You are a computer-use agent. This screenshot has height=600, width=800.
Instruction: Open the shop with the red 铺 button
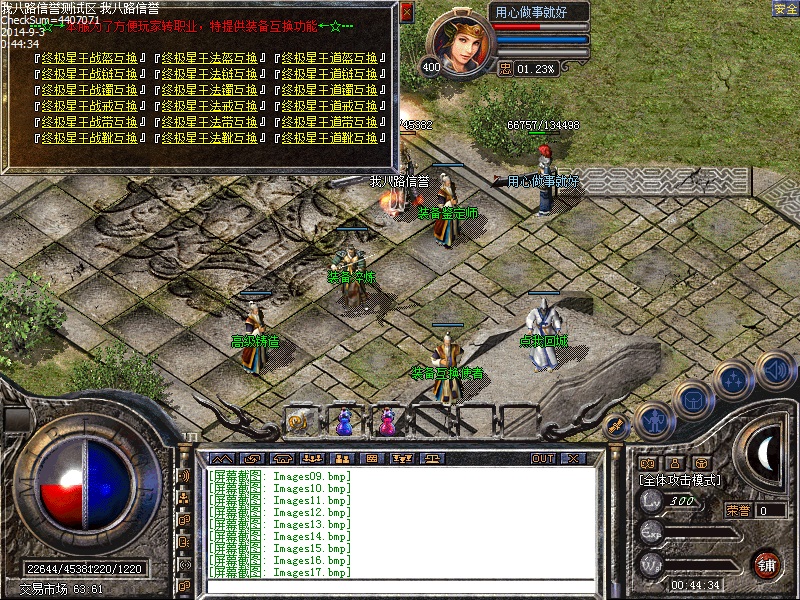tap(767, 564)
